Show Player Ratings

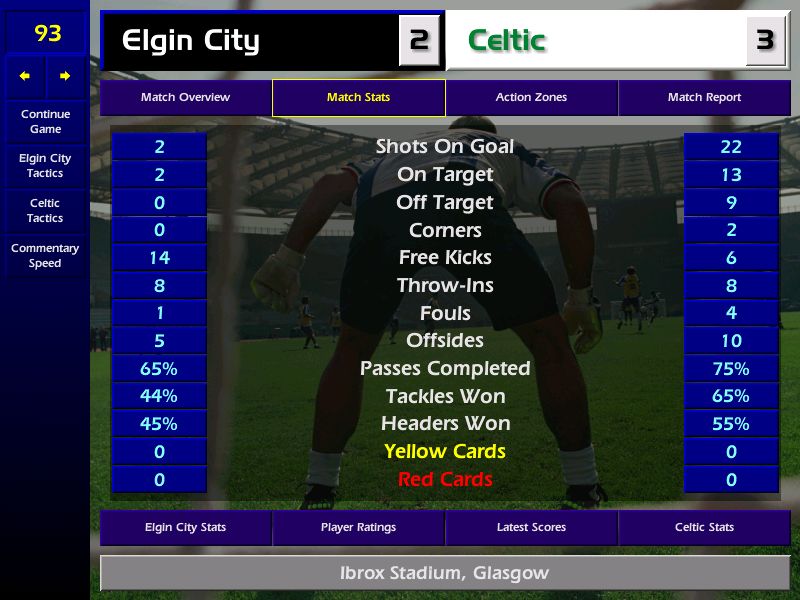358,527
